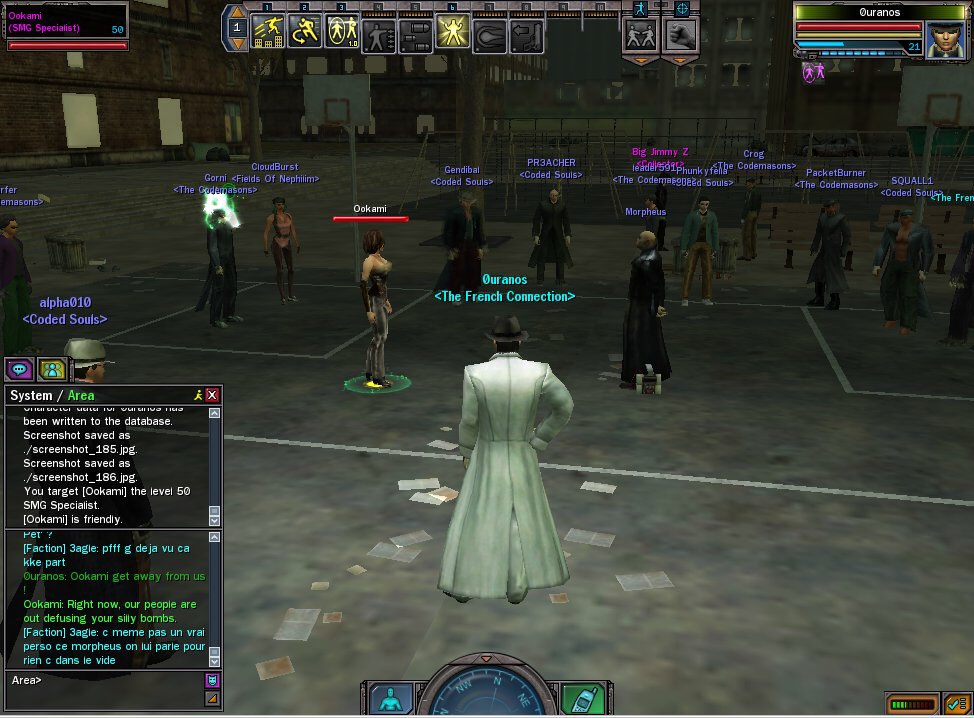This screenshot has height=718, width=974.
Task: Click the compass minimap
Action: pyautogui.click(x=486, y=692)
